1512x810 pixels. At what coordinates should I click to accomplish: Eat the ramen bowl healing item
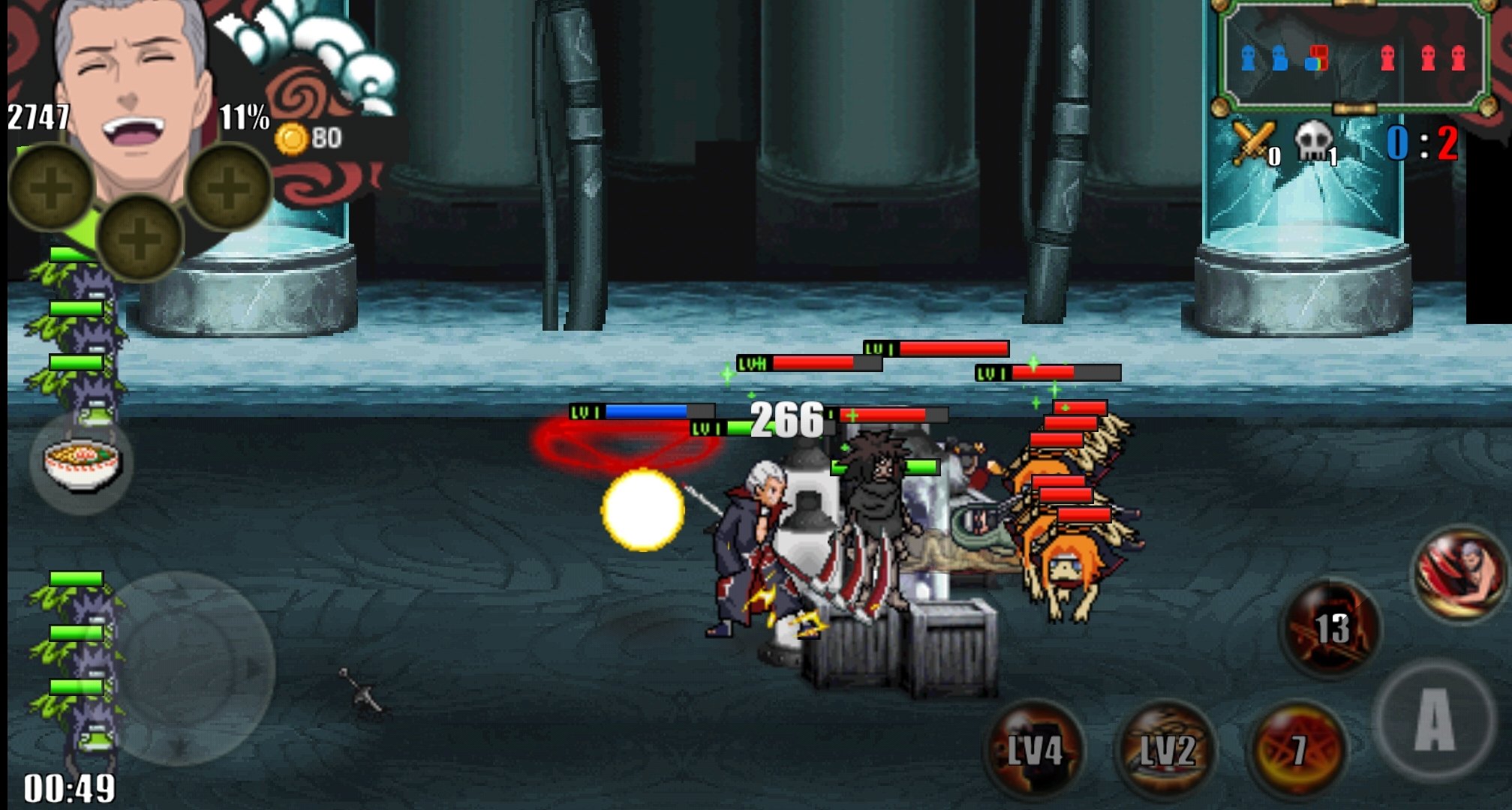(x=82, y=463)
